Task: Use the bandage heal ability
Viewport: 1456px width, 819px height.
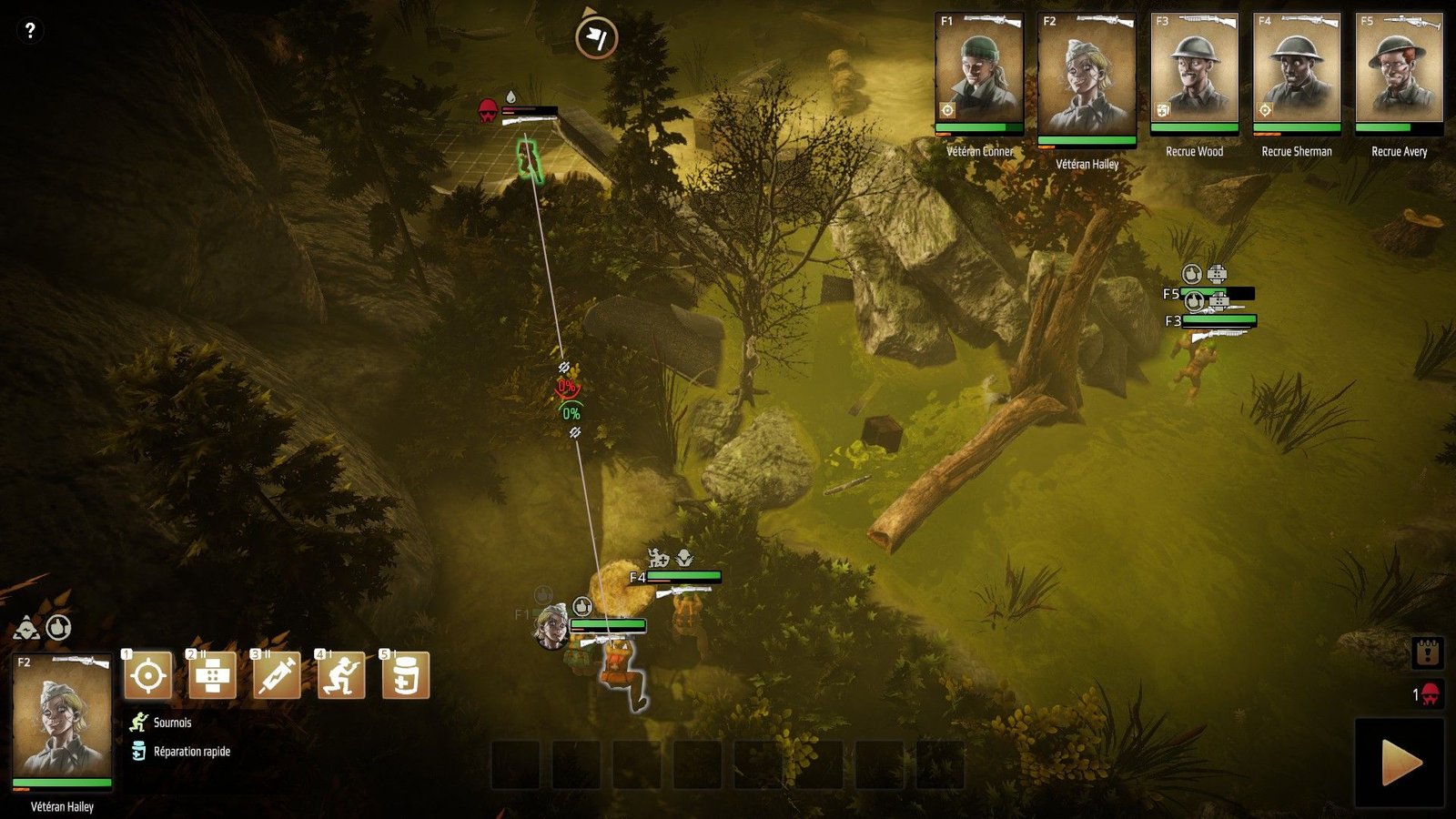Action: pos(212,676)
